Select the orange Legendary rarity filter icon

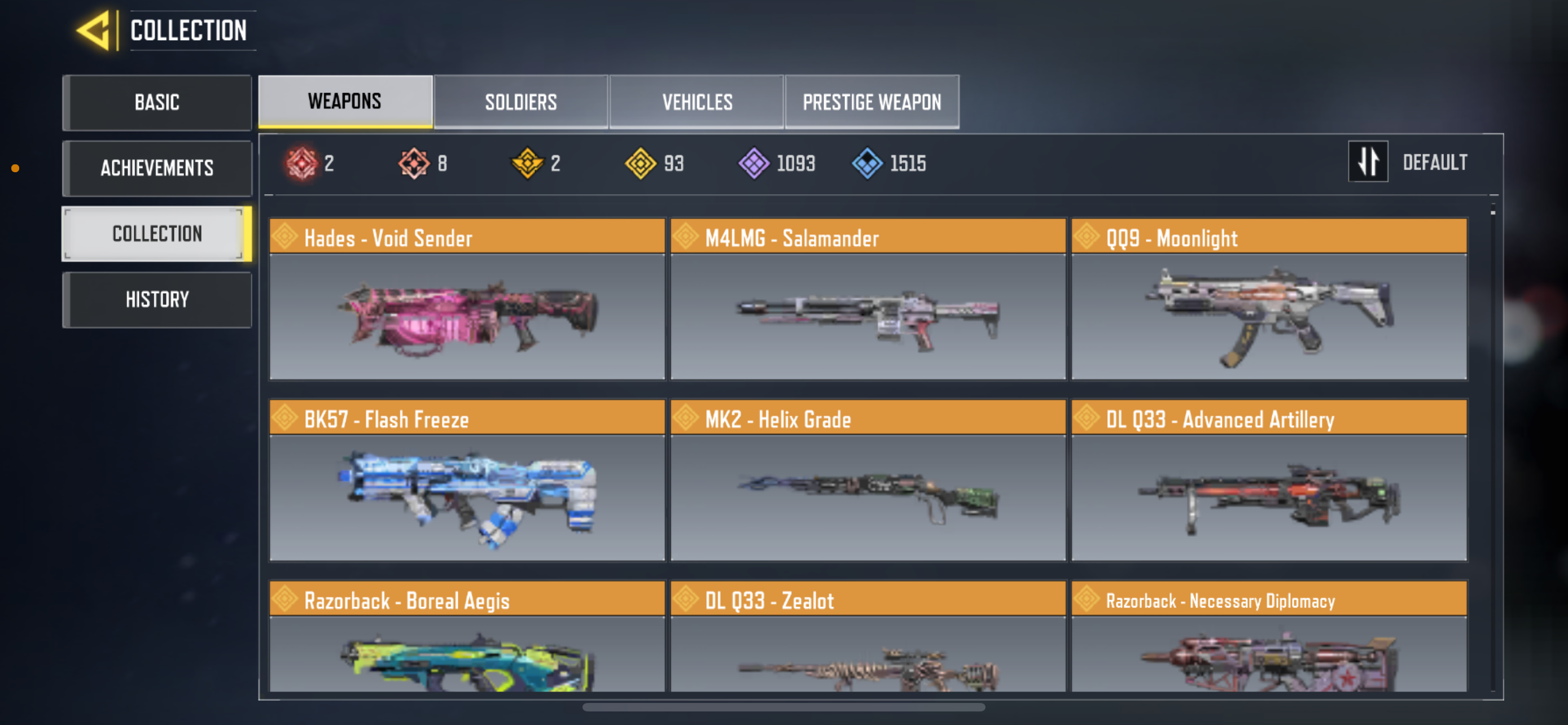(415, 163)
